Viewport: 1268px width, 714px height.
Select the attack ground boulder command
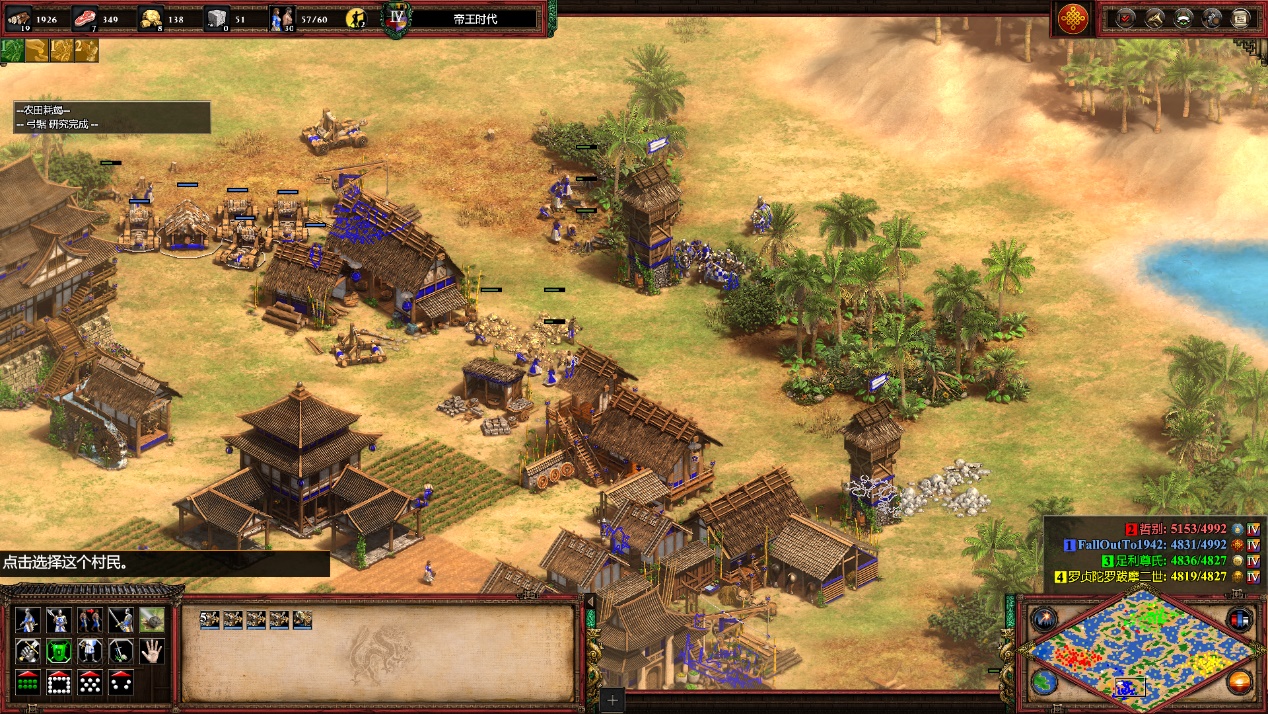click(152, 620)
